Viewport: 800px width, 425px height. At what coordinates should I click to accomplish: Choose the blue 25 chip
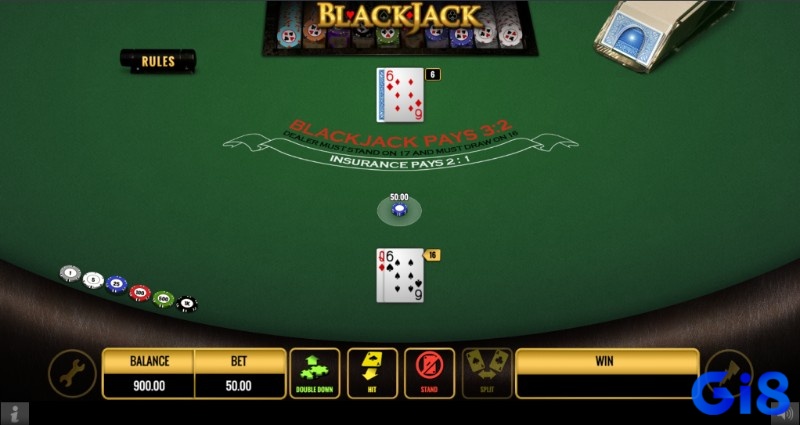(x=117, y=285)
